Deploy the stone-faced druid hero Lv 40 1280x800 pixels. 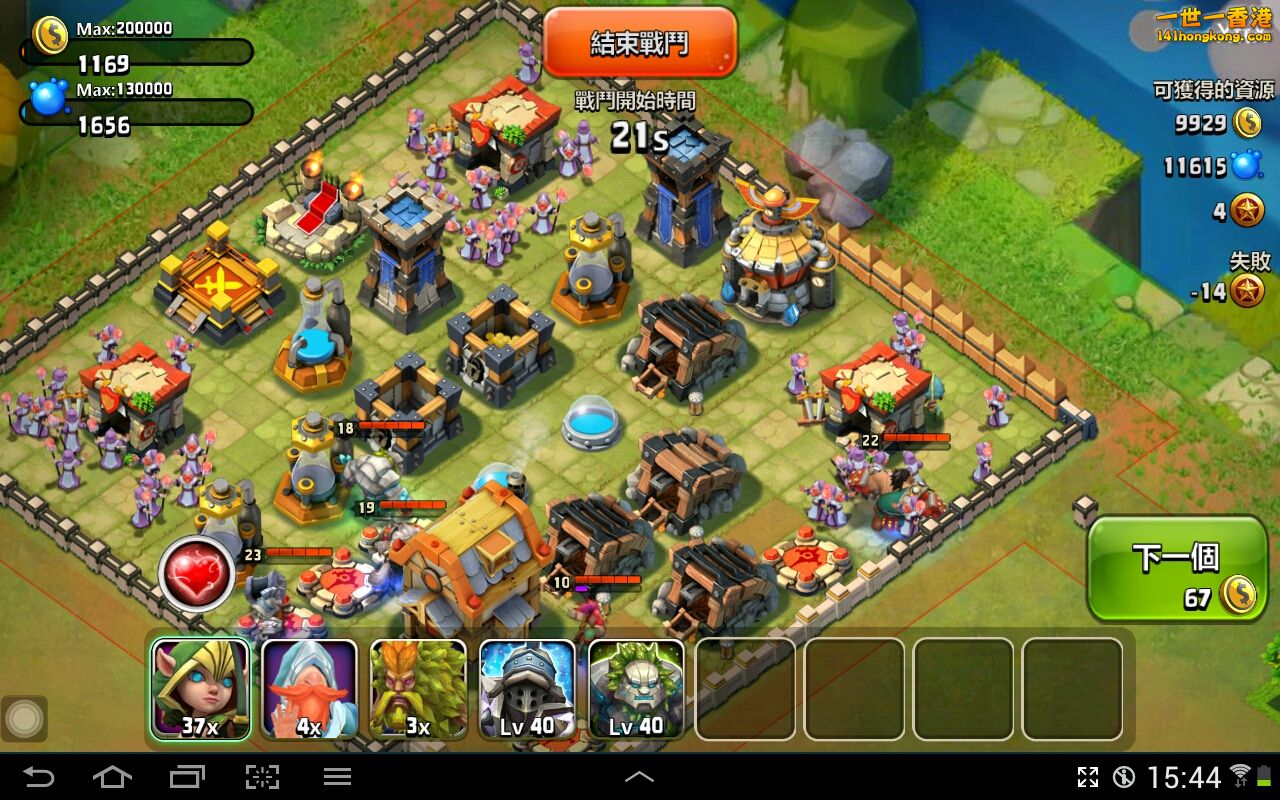[x=636, y=689]
